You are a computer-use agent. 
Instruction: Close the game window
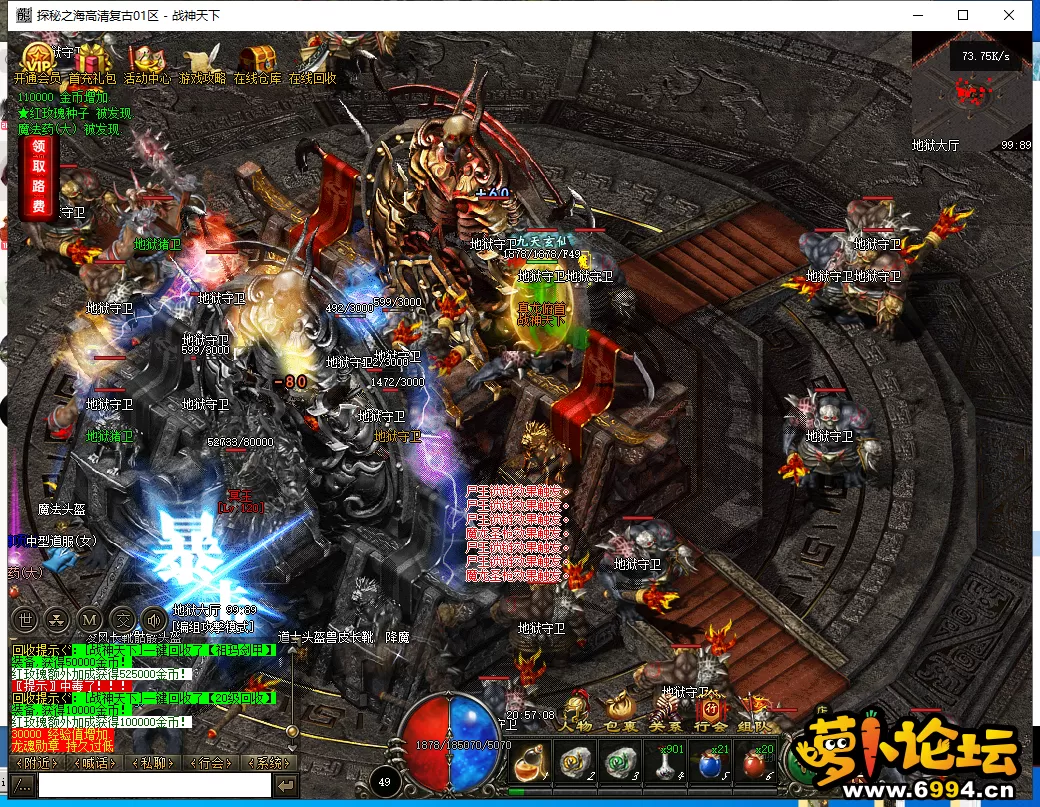pyautogui.click(x=1010, y=15)
